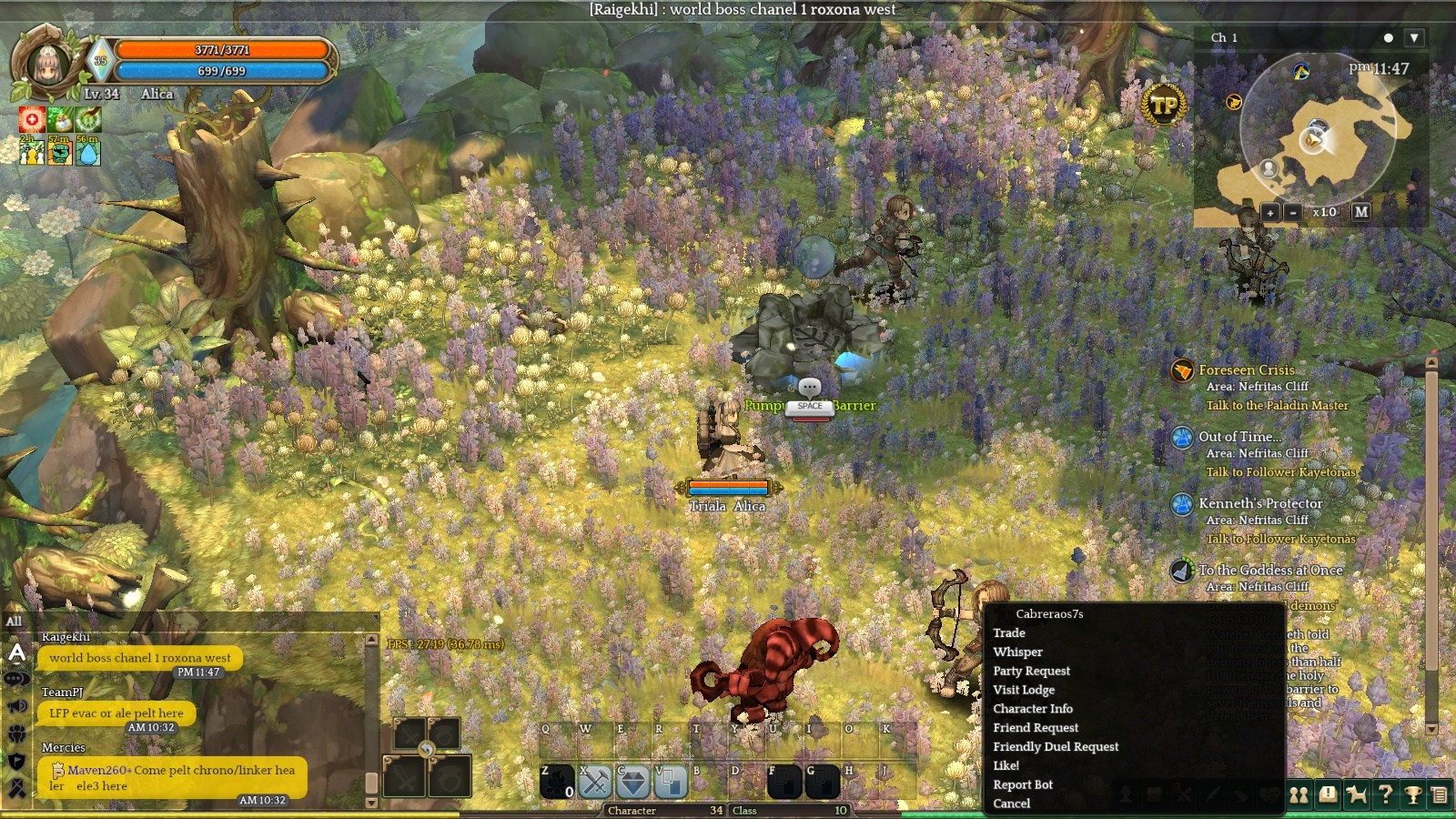Send a Party Request to Cabreraos7s
Screen dimensions: 1456x819
click(1031, 672)
